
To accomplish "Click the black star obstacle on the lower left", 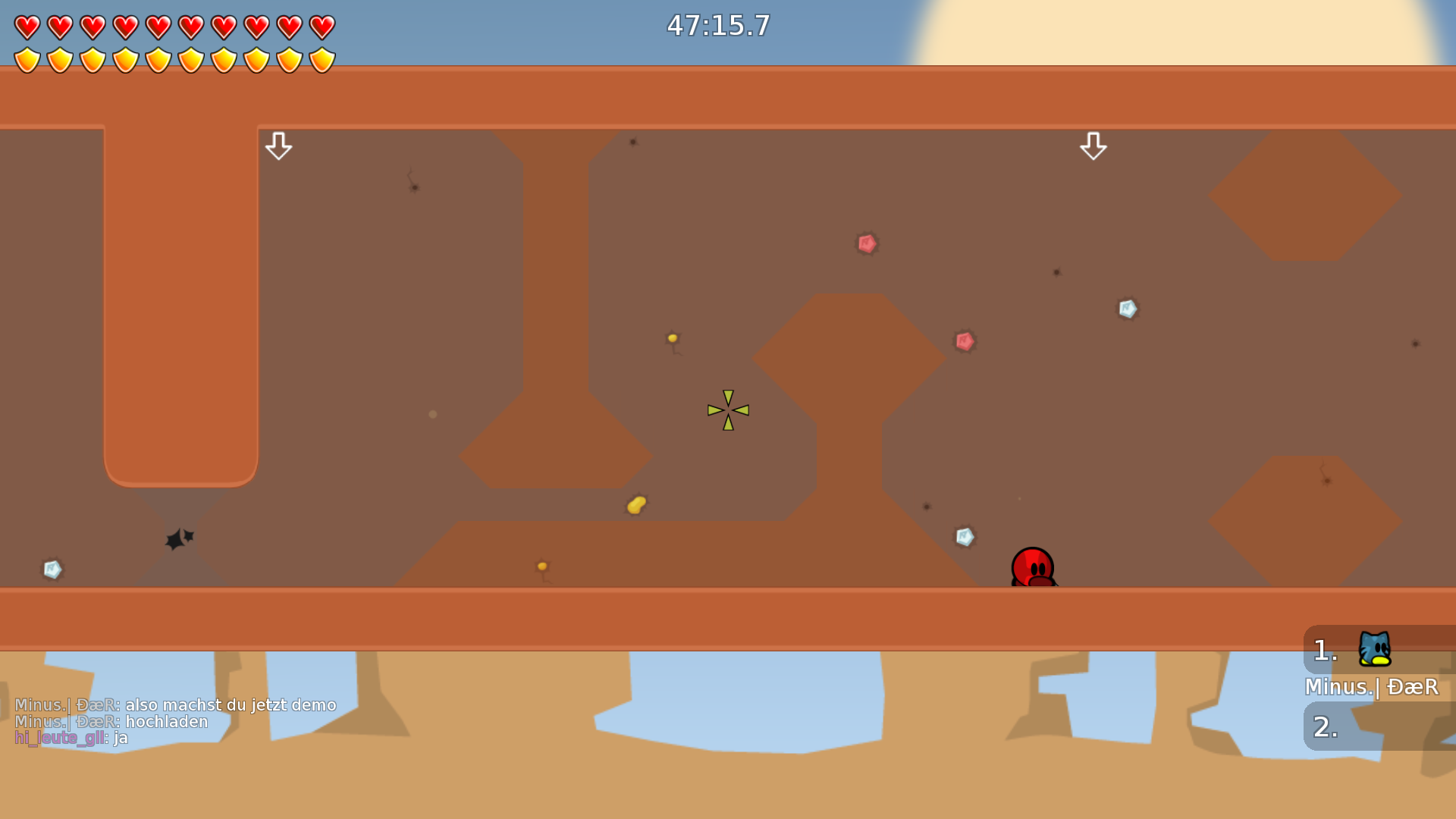I will 177,538.
